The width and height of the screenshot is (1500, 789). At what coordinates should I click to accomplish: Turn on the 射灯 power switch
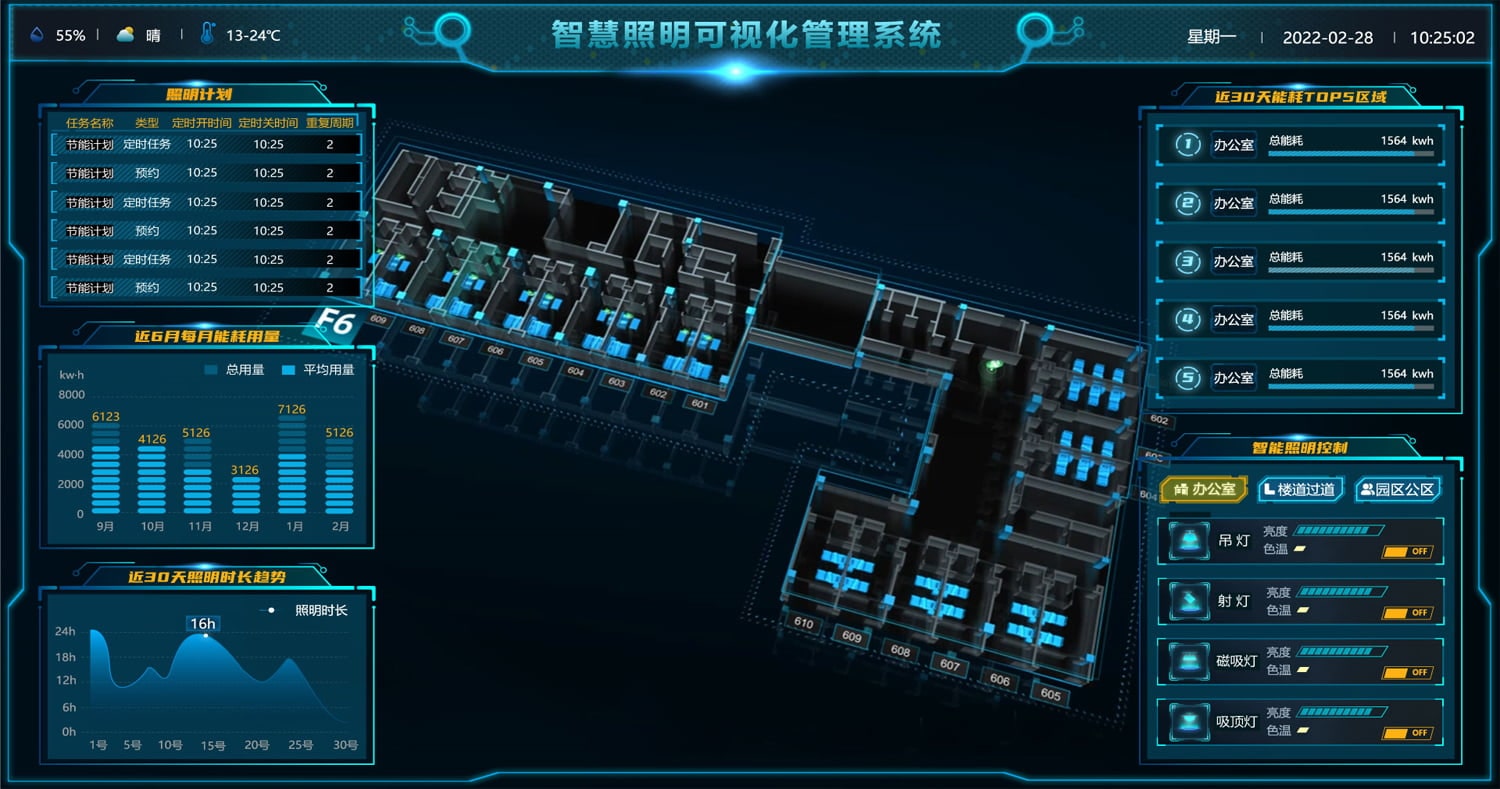[1408, 613]
